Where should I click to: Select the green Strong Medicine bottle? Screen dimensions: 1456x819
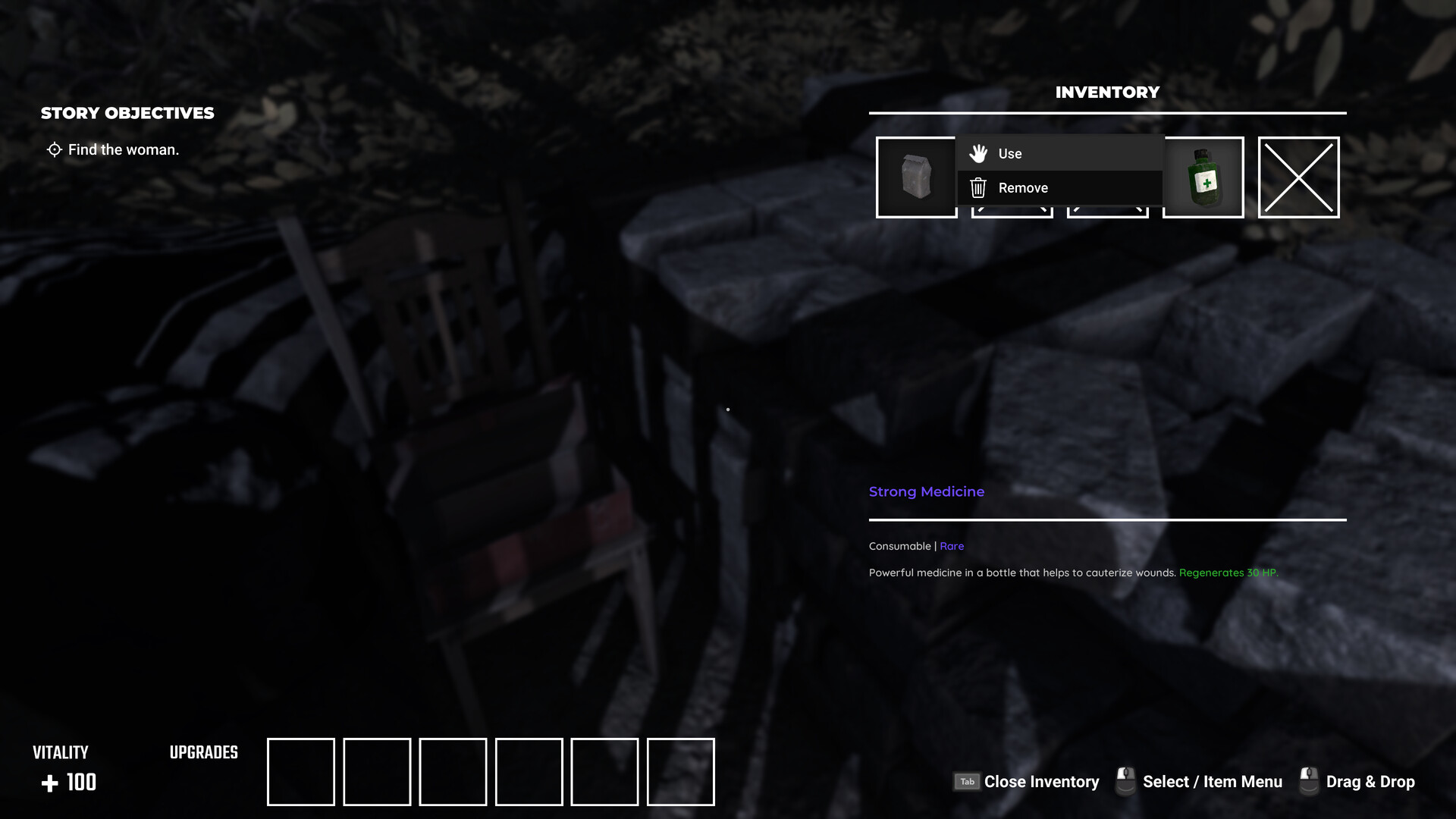pyautogui.click(x=1203, y=176)
